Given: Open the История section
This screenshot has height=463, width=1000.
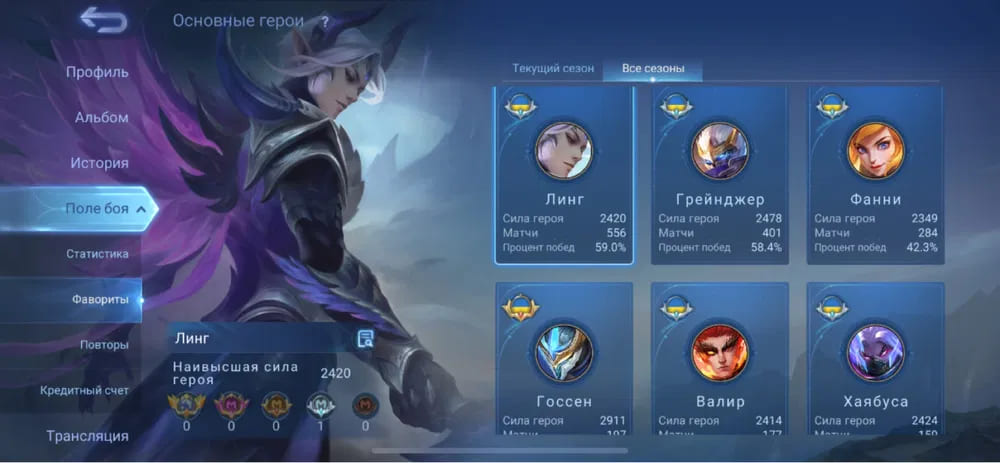Looking at the screenshot, I should point(99,163).
